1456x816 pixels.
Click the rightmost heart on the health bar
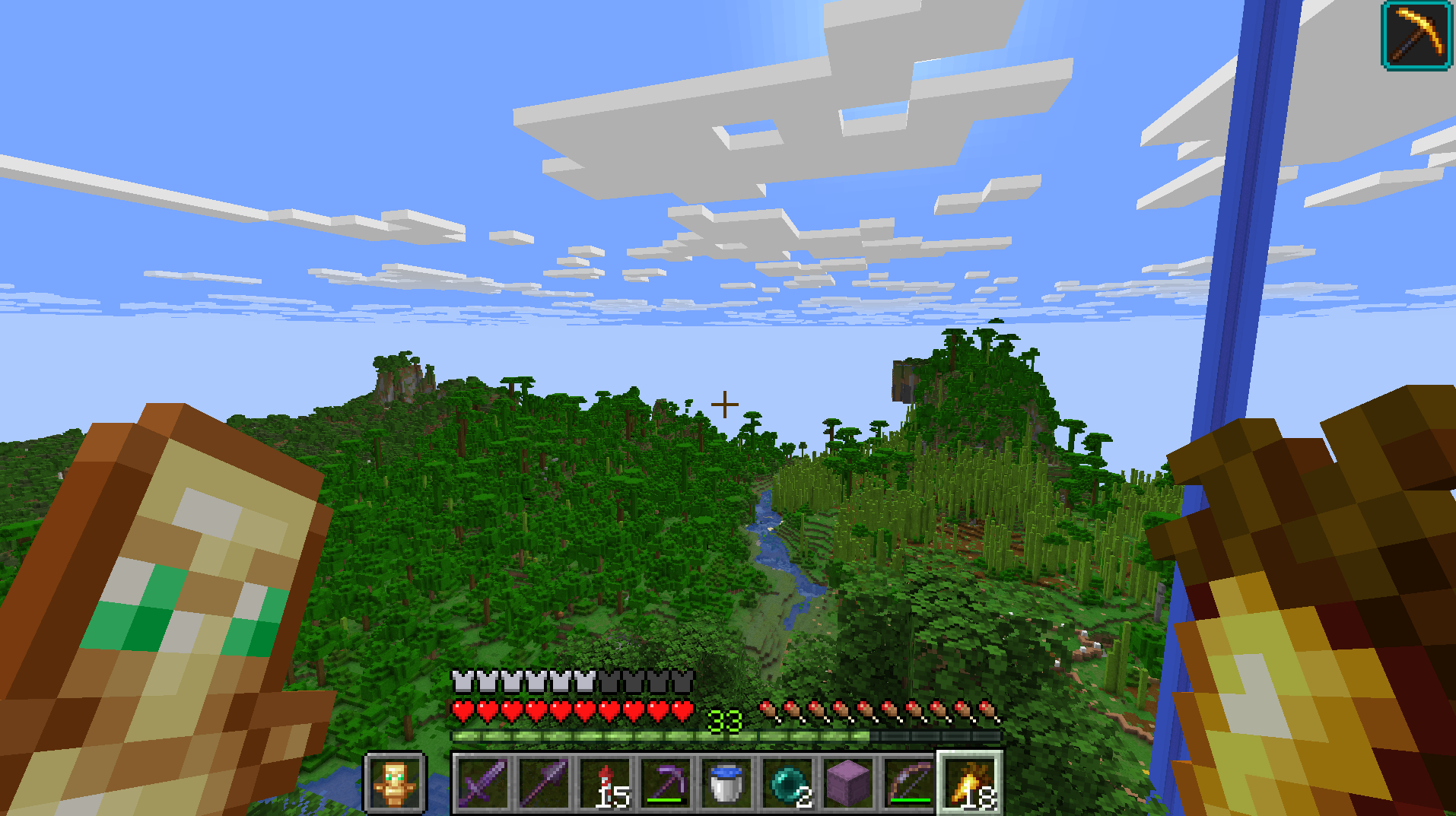point(682,709)
